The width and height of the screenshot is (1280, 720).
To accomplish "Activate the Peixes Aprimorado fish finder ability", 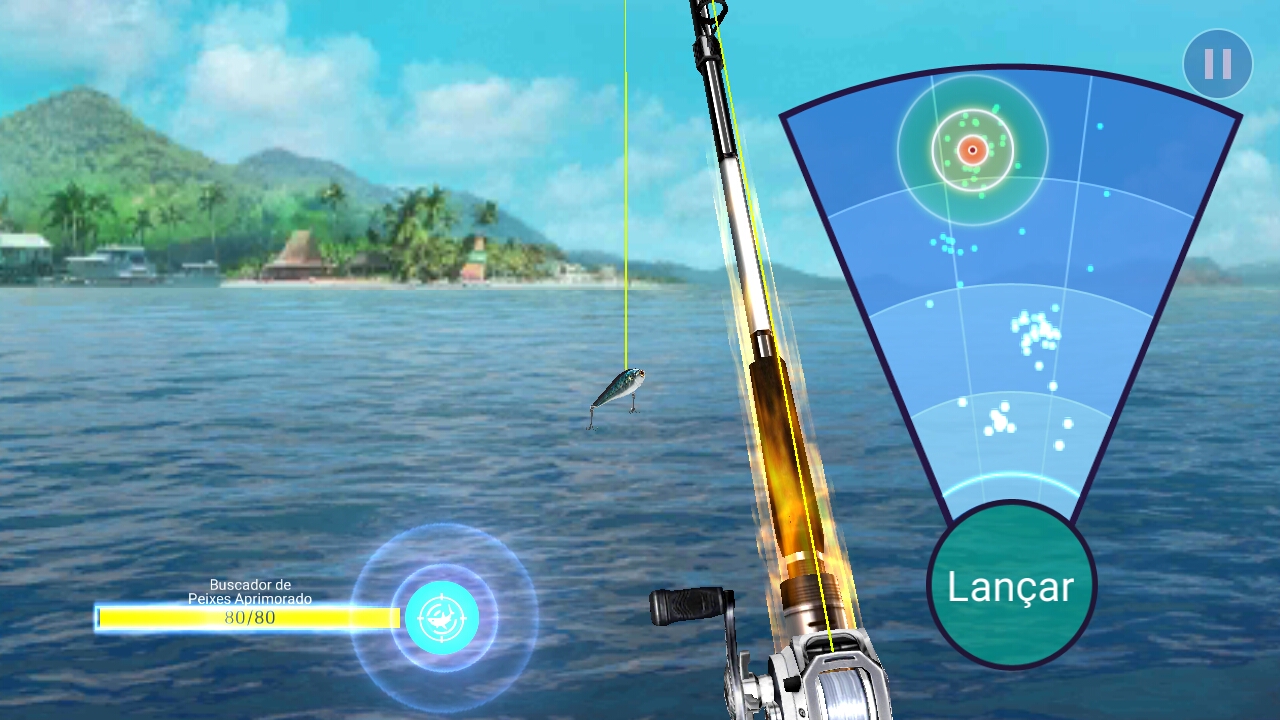I will [440, 618].
